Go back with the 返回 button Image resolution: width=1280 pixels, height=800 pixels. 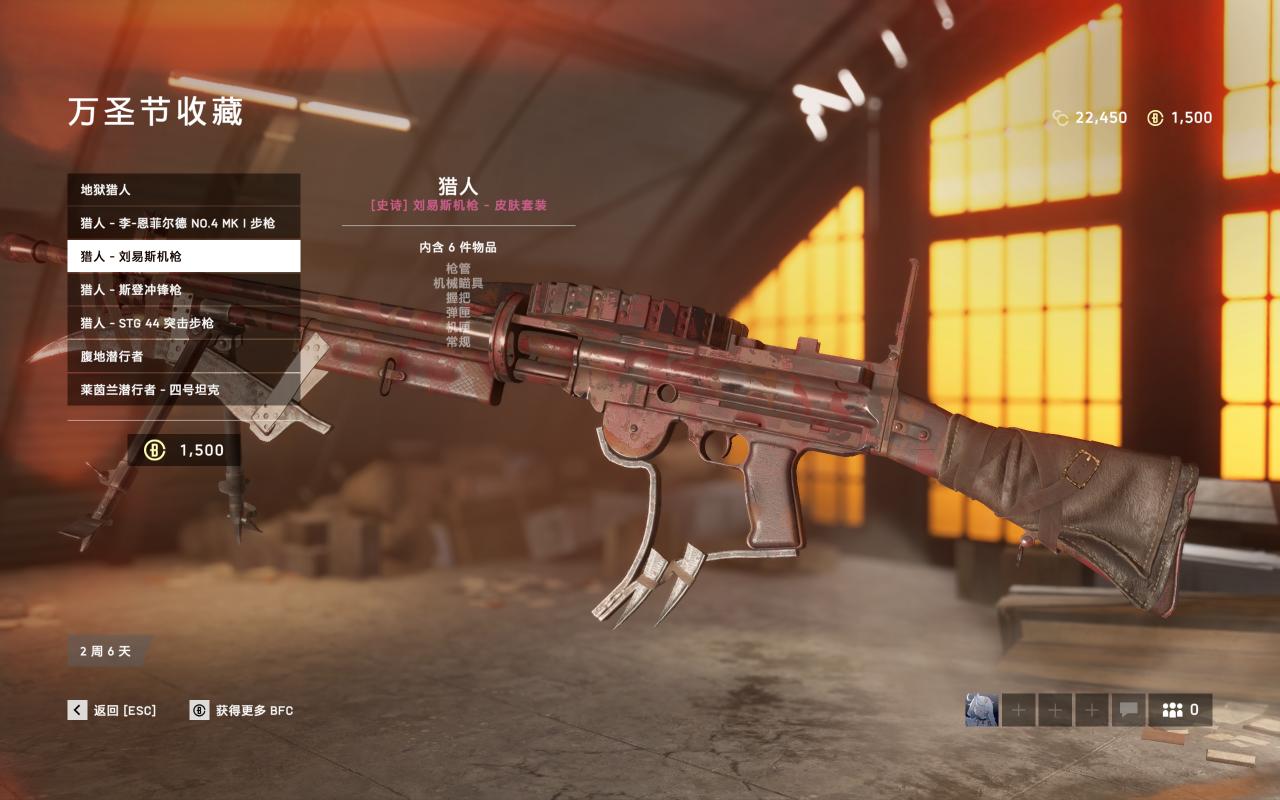click(112, 710)
